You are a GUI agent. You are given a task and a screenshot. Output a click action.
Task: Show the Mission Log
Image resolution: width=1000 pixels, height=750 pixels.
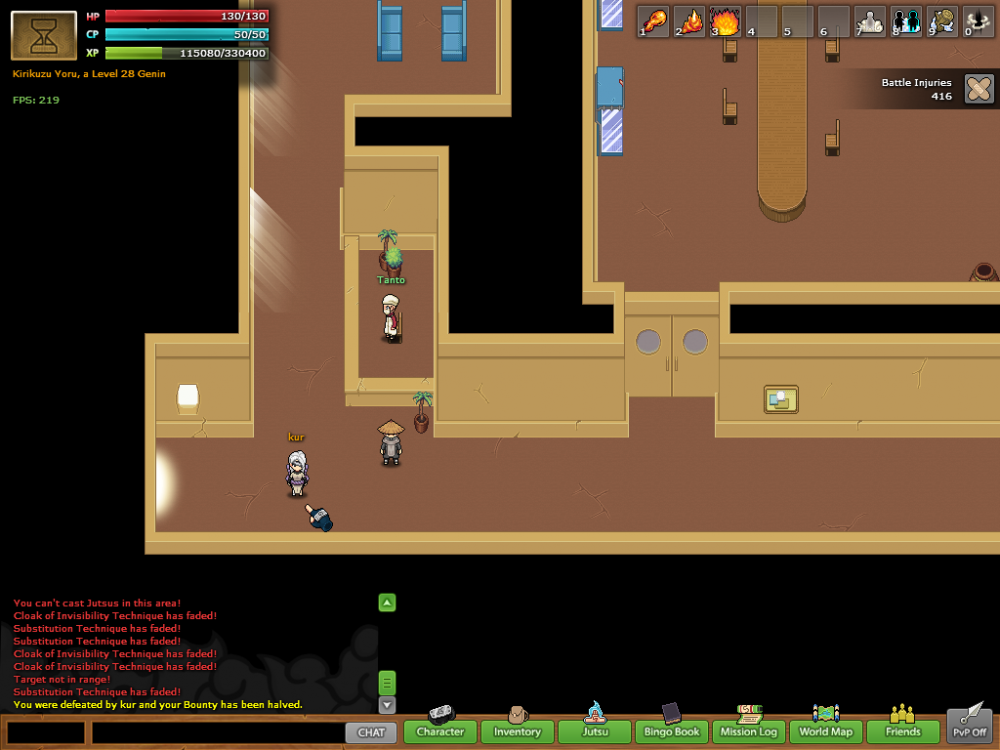[x=749, y=731]
